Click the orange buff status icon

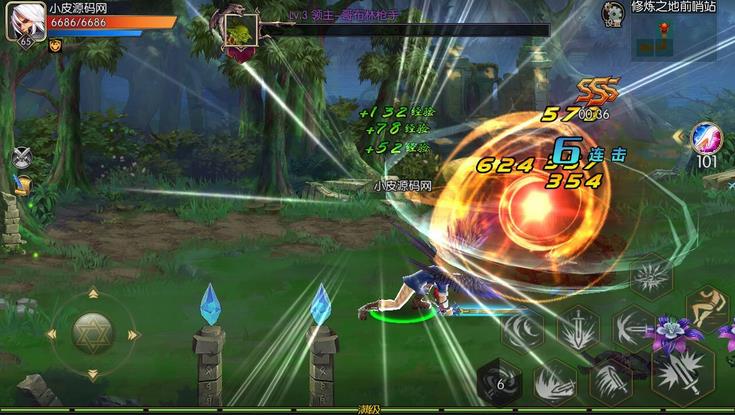[x=55, y=45]
